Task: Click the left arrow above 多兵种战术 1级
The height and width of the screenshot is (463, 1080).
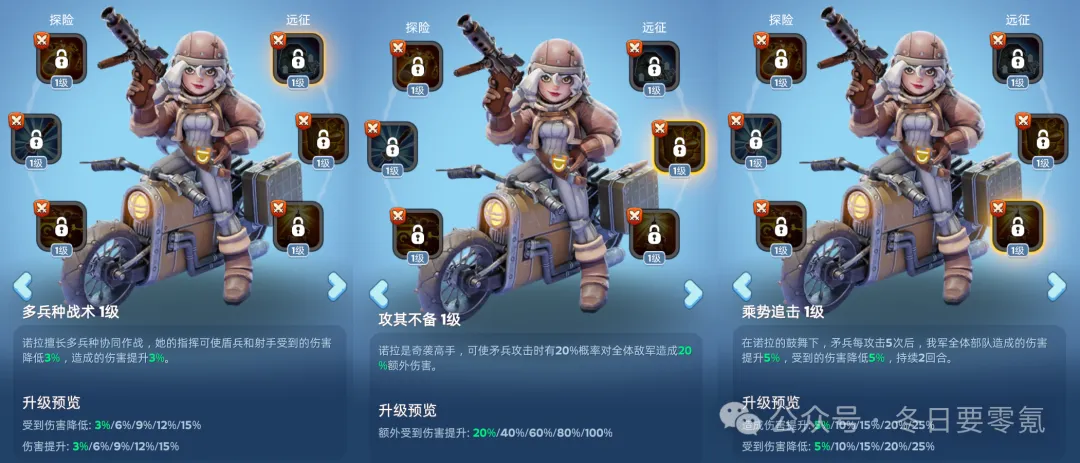Action: click(x=22, y=286)
